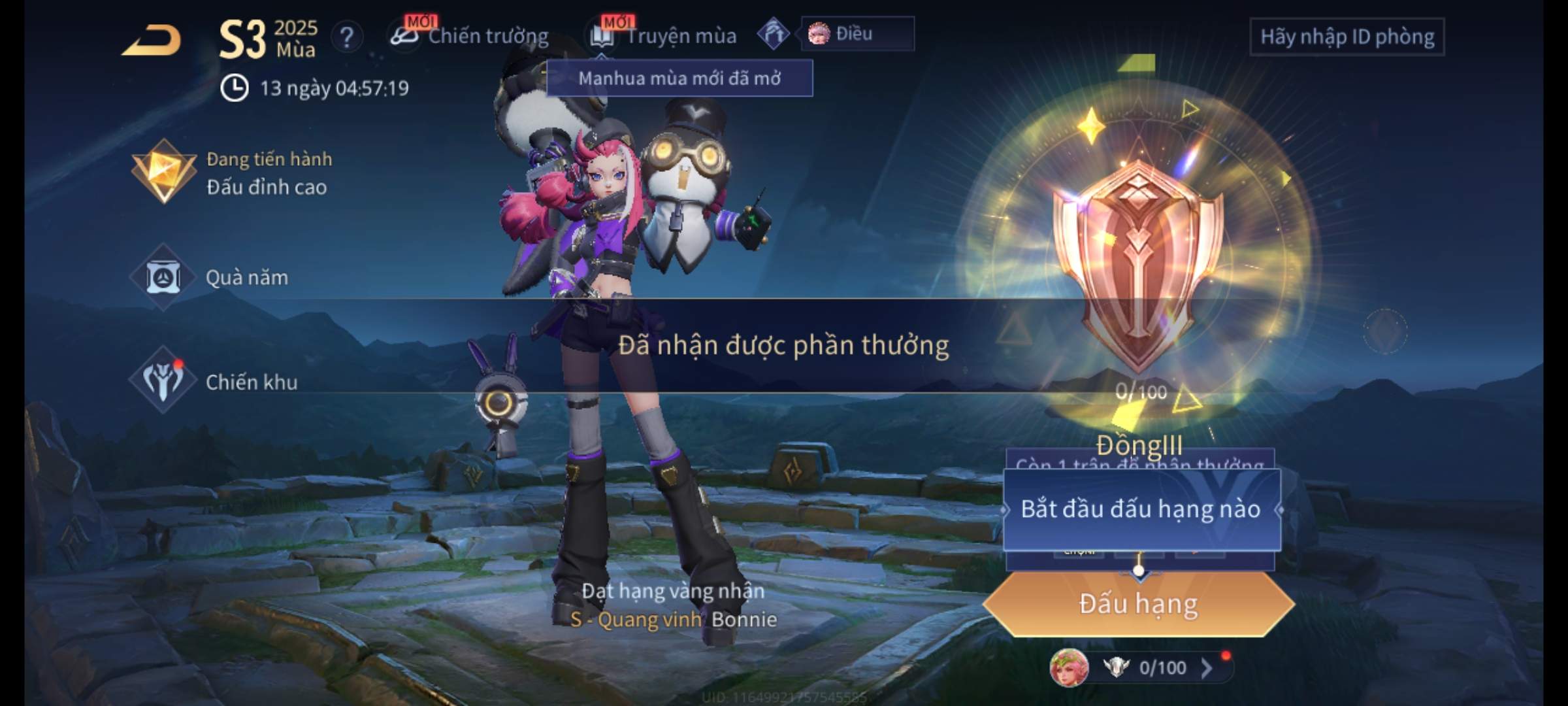Click the Hãy nhập ID phòng field
Viewport: 1568px width, 706px height.
click(1347, 37)
